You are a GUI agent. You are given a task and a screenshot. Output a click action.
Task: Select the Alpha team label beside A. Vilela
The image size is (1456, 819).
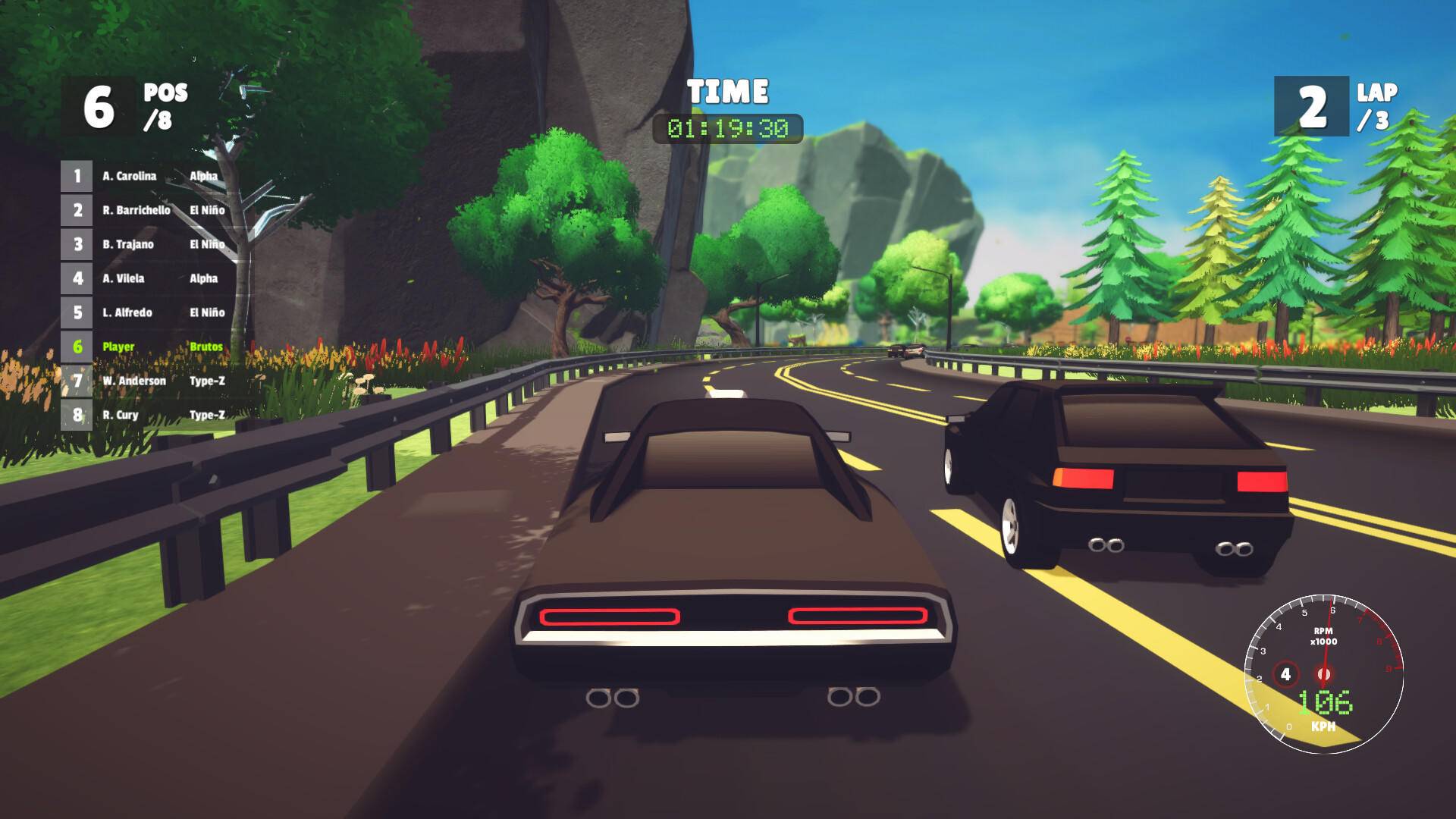pyautogui.click(x=205, y=278)
